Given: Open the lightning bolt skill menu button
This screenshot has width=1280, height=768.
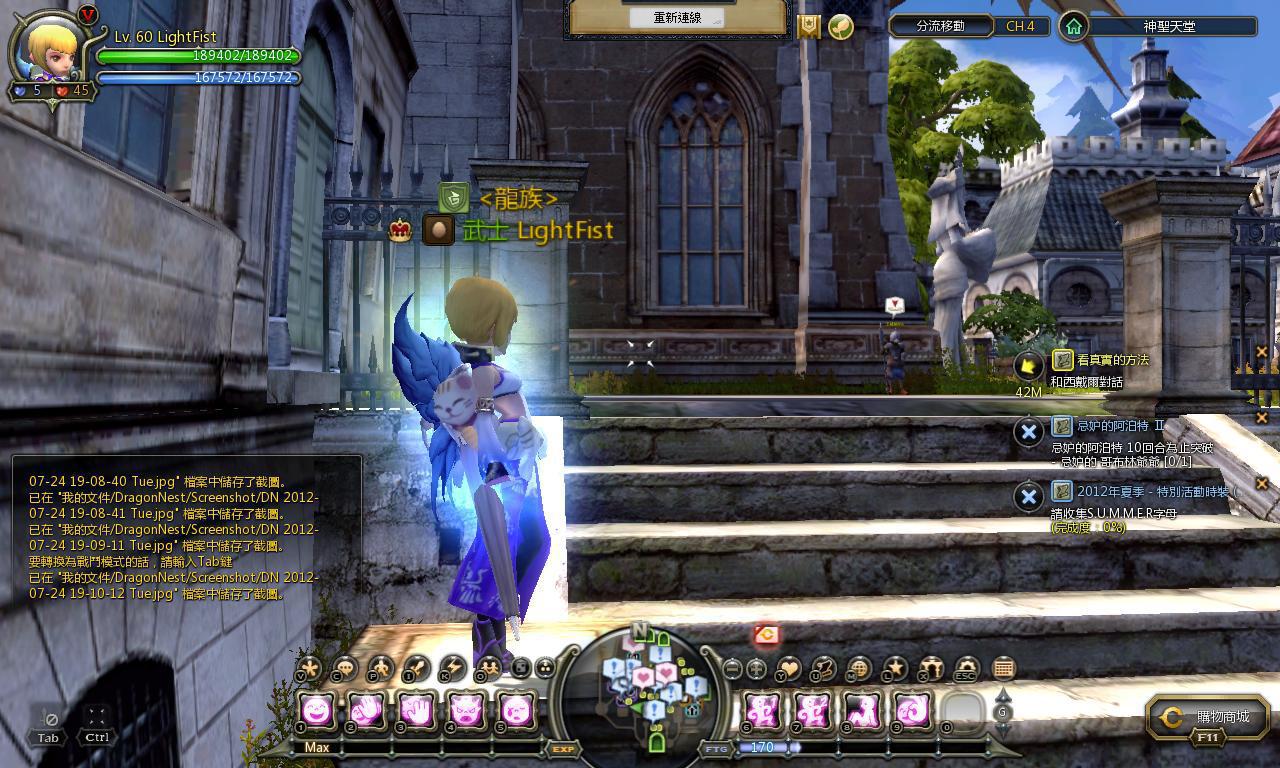Looking at the screenshot, I should pos(452,668).
